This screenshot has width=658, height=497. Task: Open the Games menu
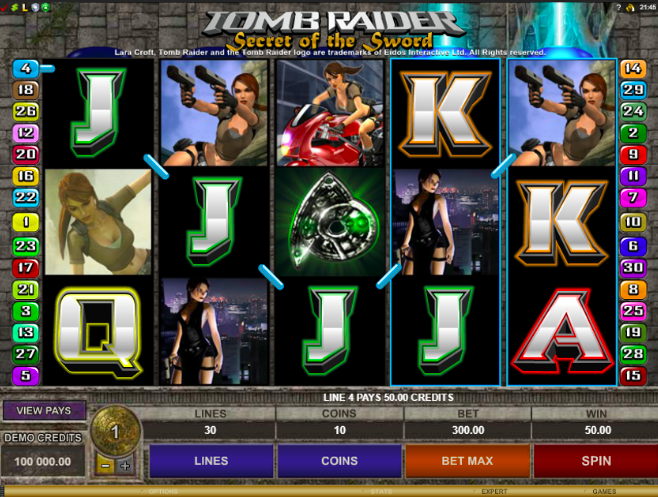(x=603, y=492)
